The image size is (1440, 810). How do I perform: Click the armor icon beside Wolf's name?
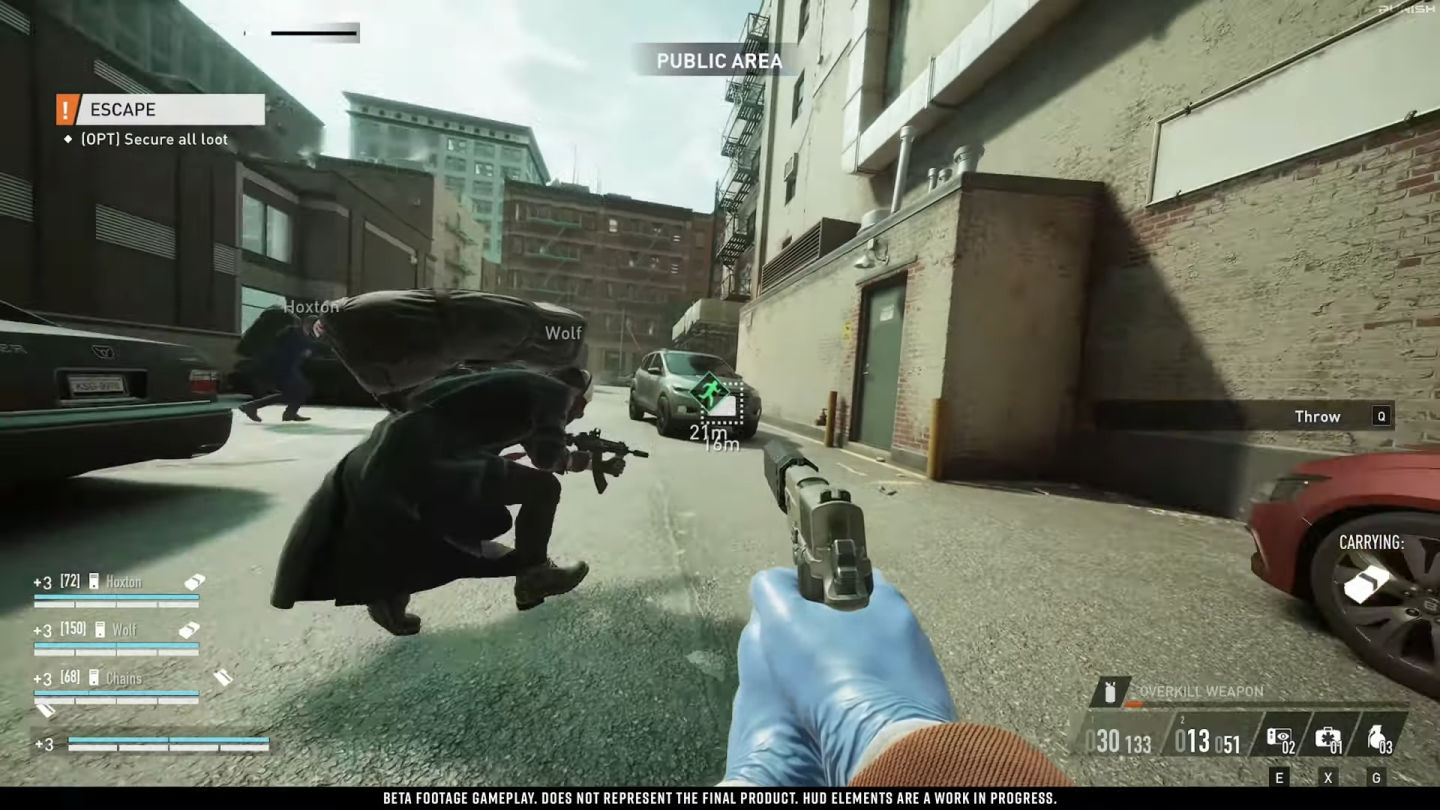100,629
